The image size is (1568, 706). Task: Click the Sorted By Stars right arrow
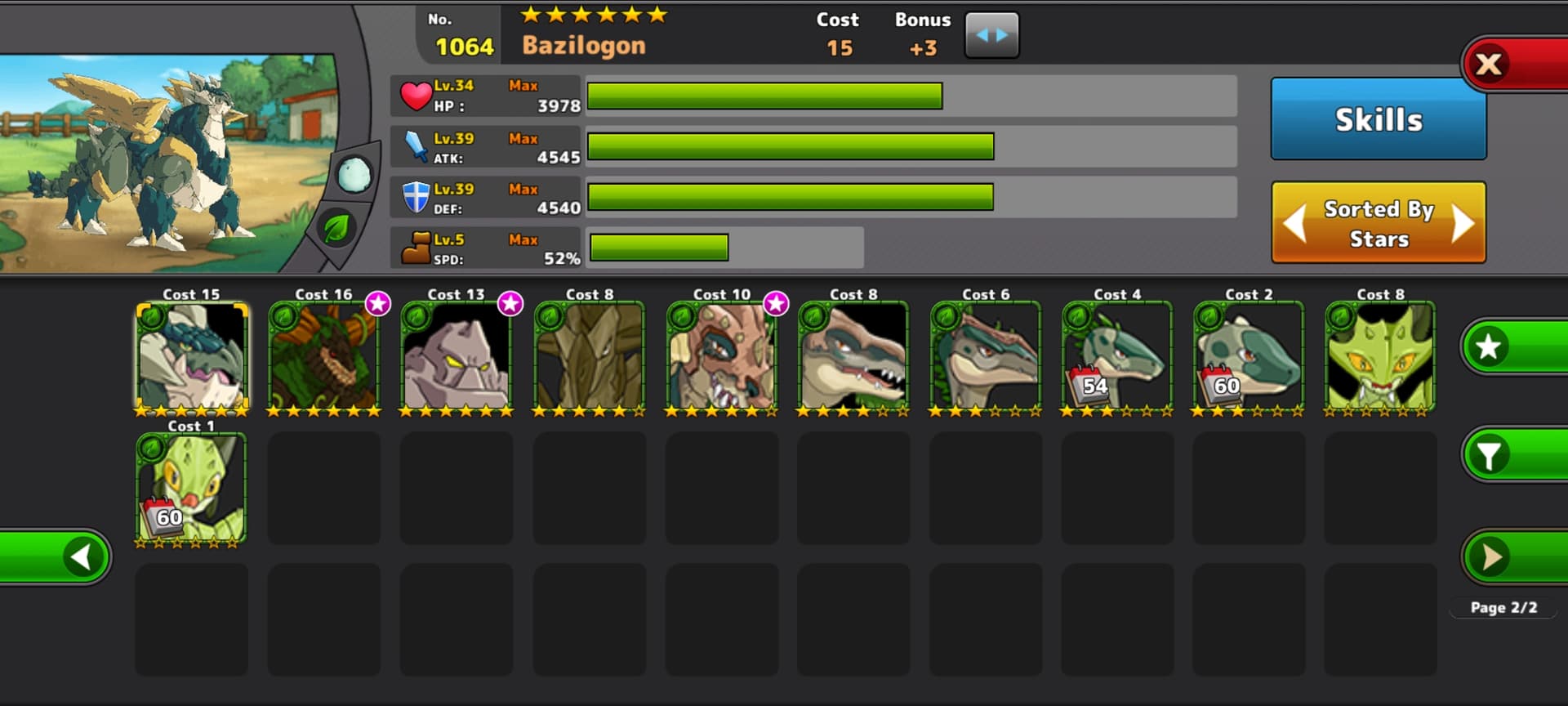[1463, 223]
